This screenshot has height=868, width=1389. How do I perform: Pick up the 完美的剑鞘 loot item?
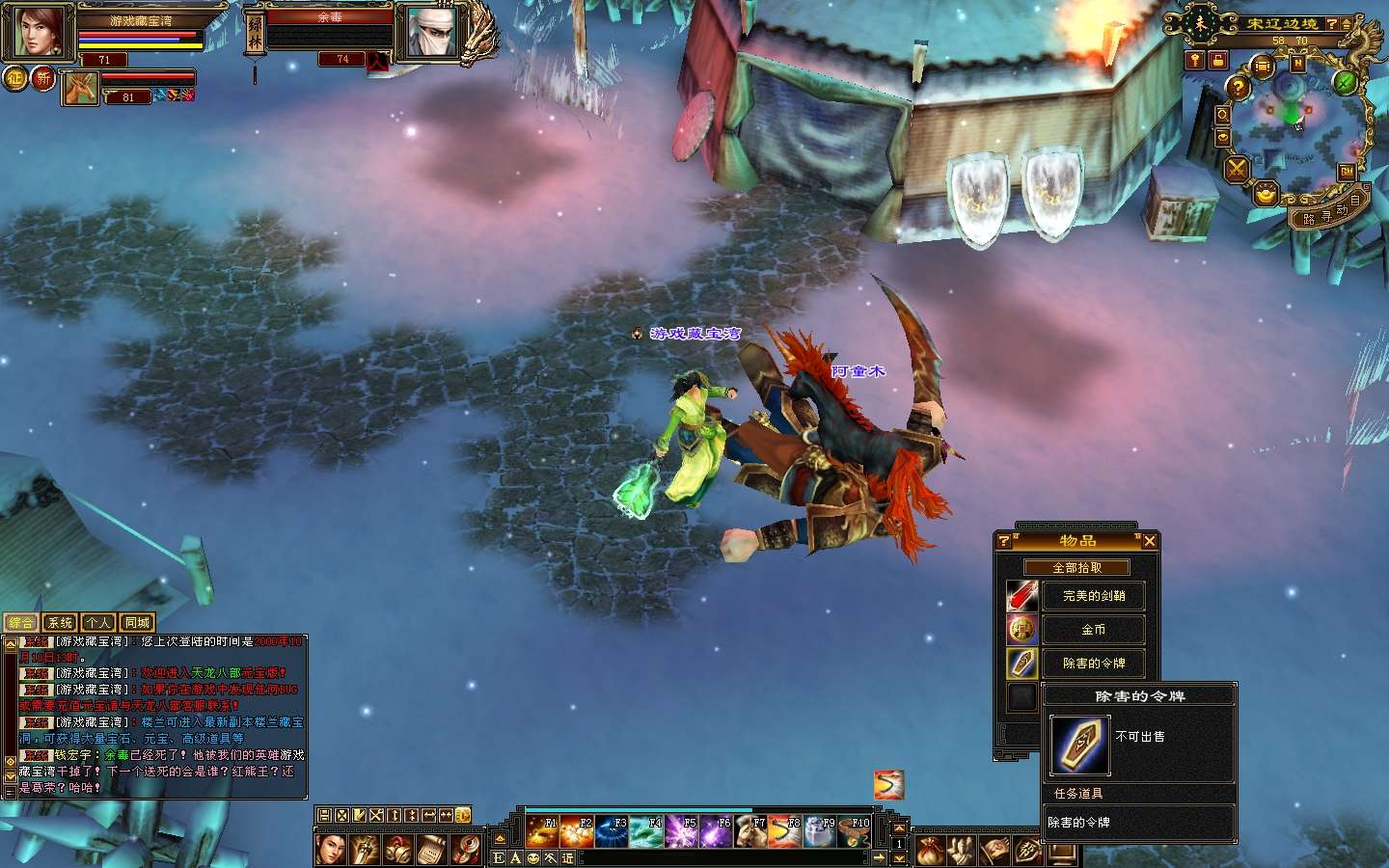pos(1093,596)
